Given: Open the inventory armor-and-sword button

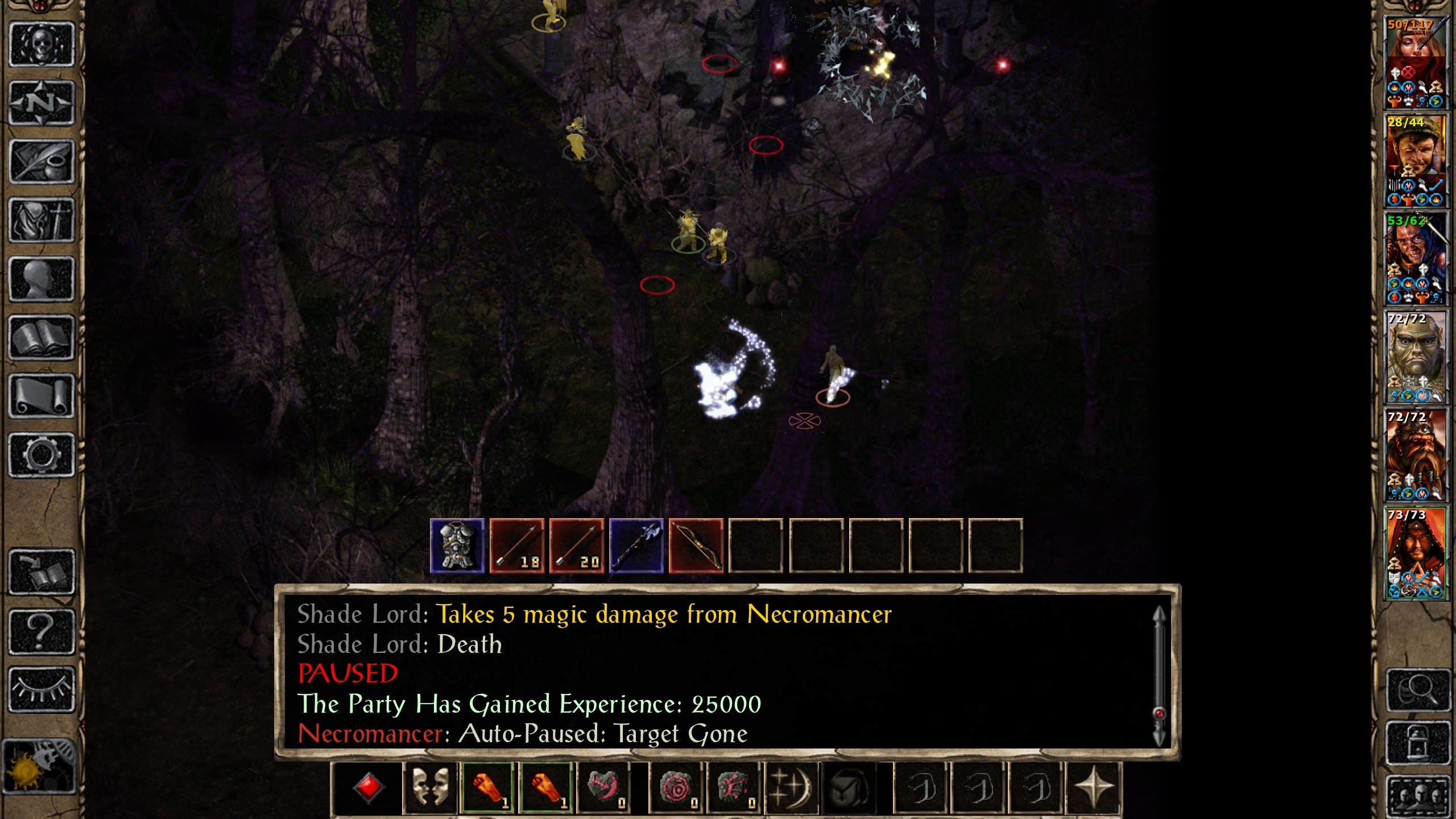Looking at the screenshot, I should [x=42, y=220].
